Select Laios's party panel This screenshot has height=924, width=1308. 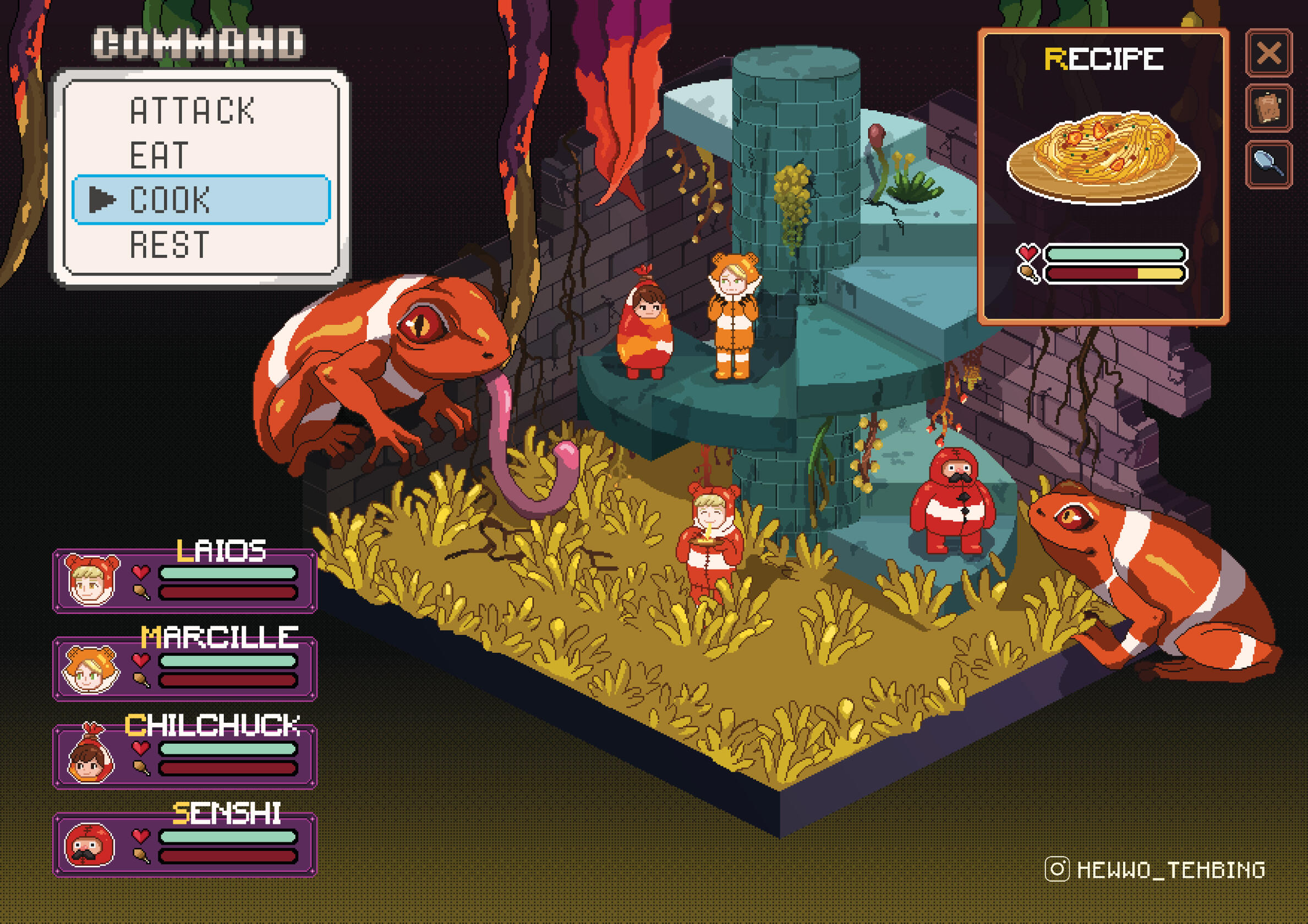coord(185,581)
